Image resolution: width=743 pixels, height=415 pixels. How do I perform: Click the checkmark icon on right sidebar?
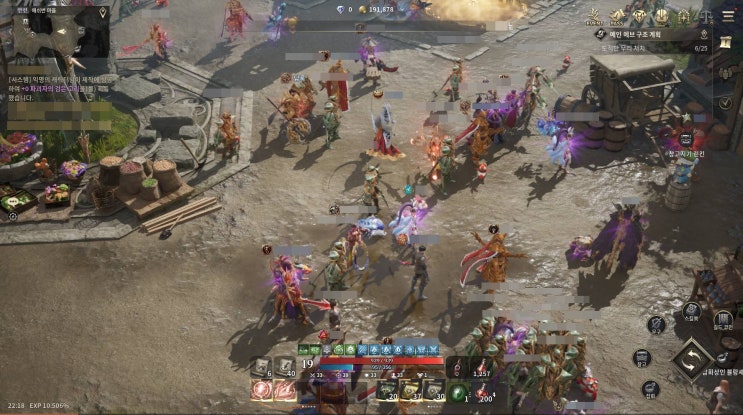[x=724, y=103]
